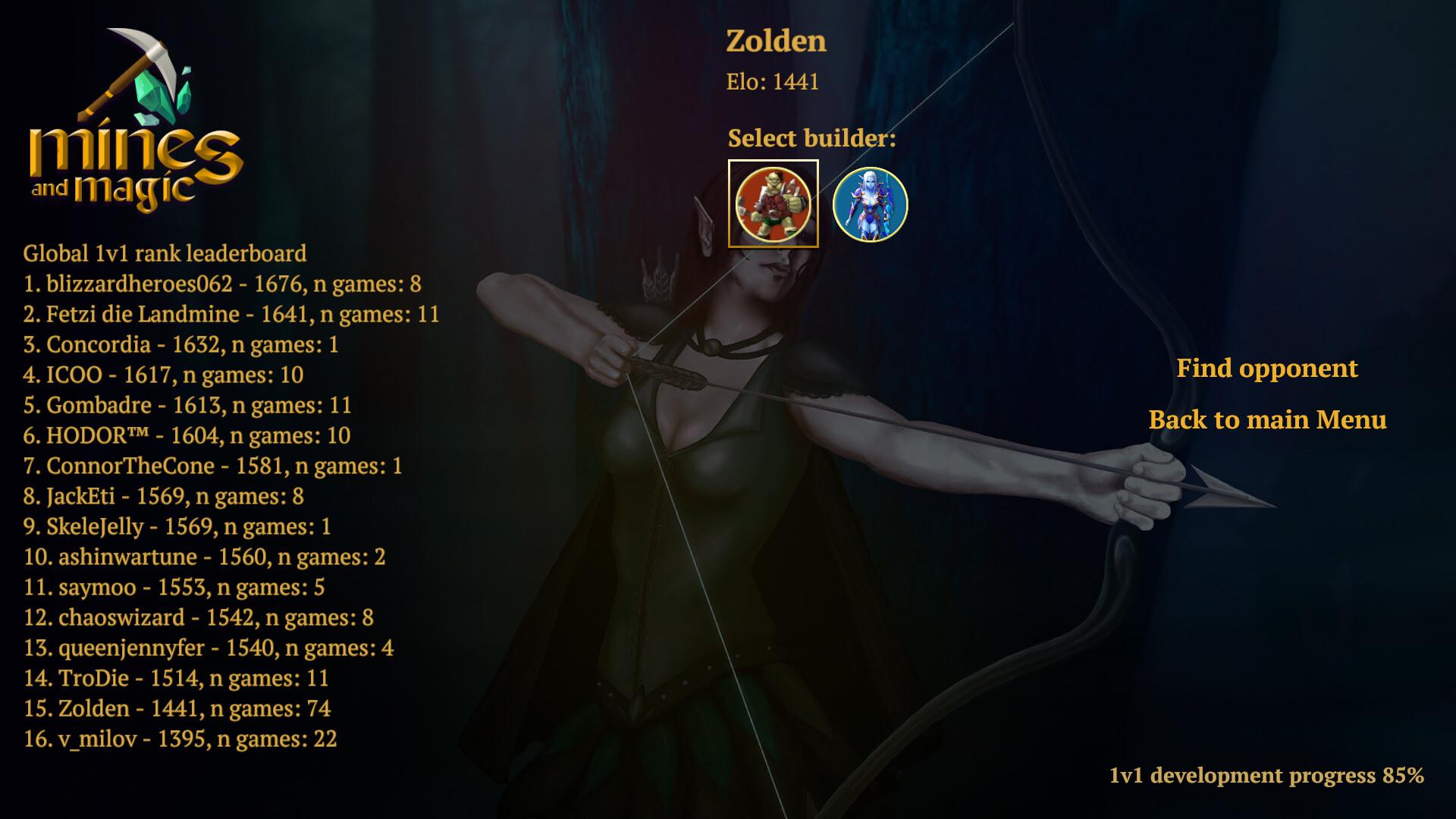Click Fetzi die Landmine leaderboard entry
This screenshot has width=1456, height=819.
click(x=231, y=314)
